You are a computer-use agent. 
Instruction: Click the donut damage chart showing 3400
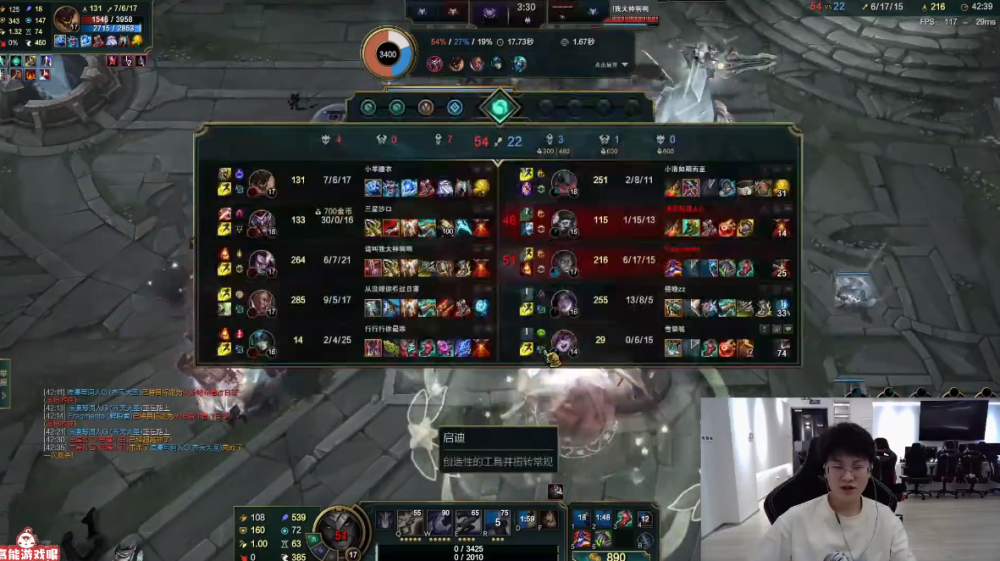pos(387,54)
